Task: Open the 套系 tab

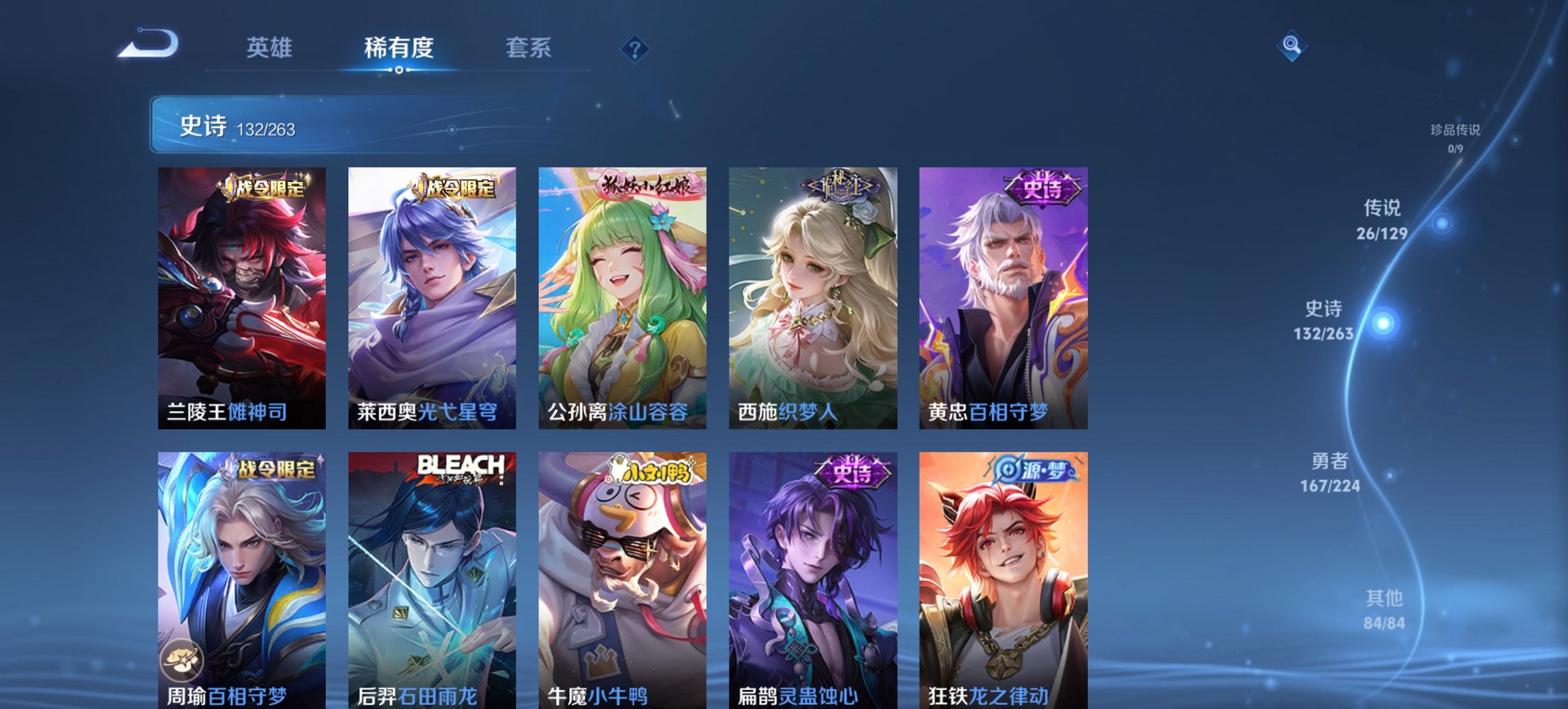Action: (529, 48)
